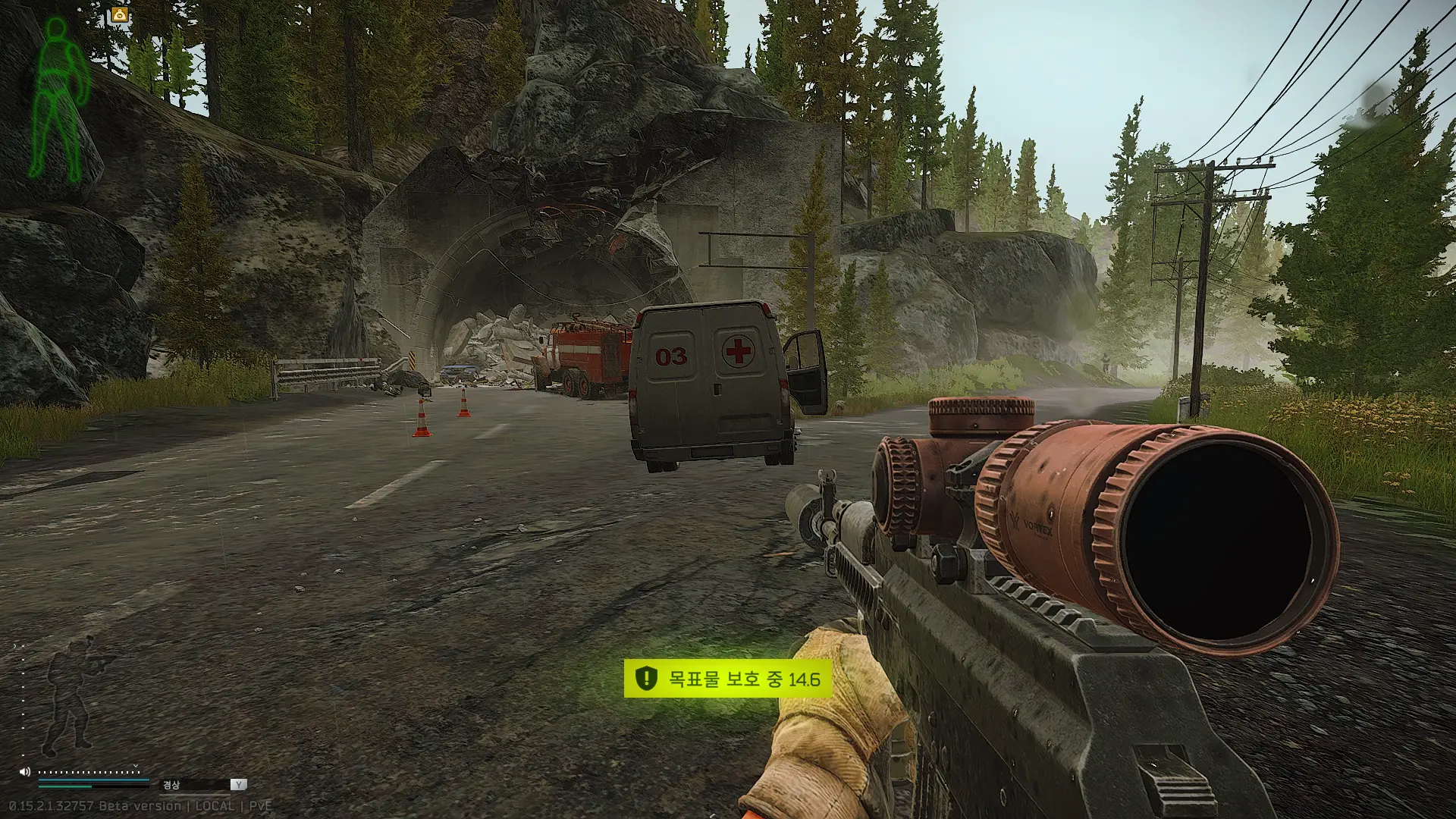Click the speaker noise level icon
Viewport: 1456px width, 819px height.
click(x=24, y=772)
